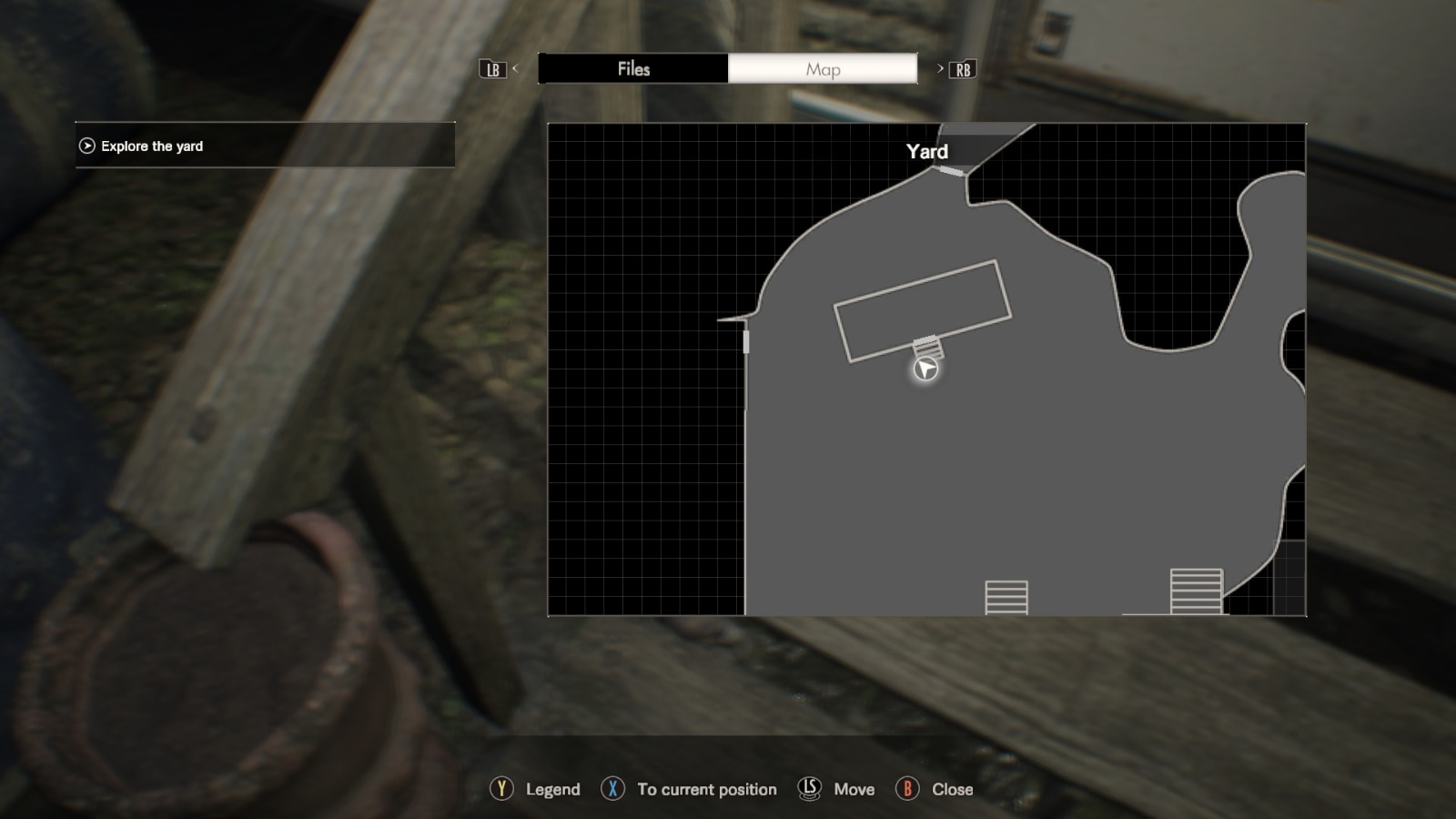Click Close at the bottom bar
1456x819 pixels.
point(950,789)
